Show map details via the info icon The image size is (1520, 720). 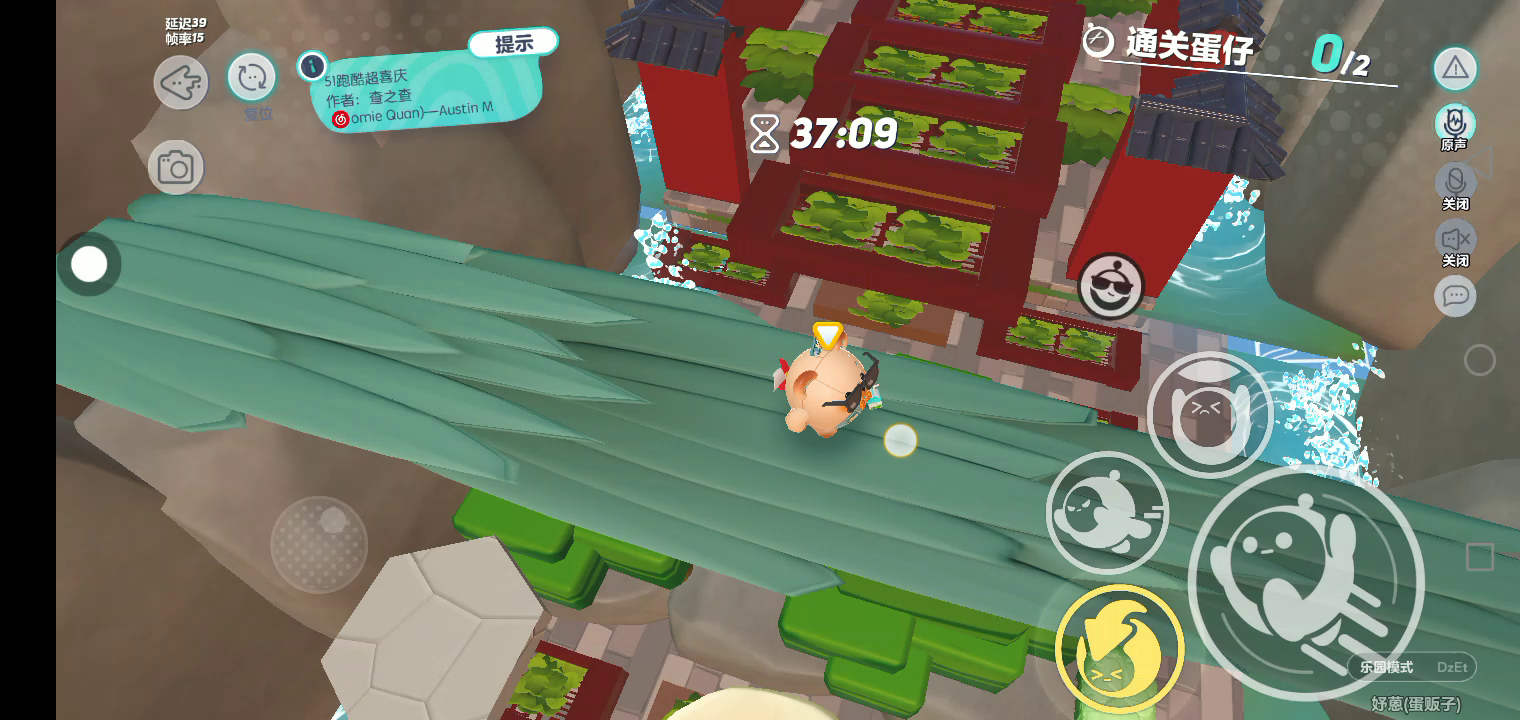(x=312, y=66)
